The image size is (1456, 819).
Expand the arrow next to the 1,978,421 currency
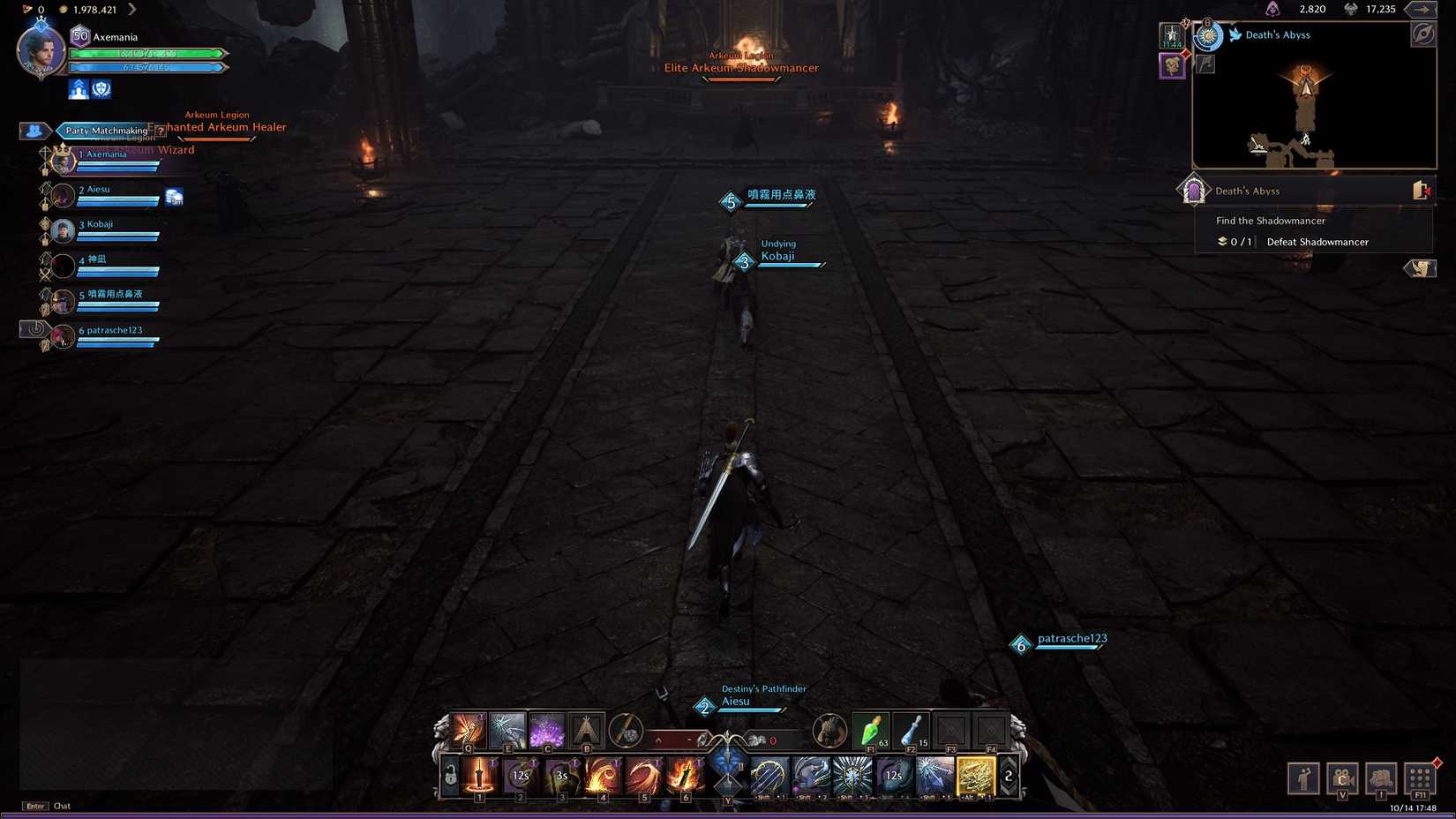tap(132, 10)
